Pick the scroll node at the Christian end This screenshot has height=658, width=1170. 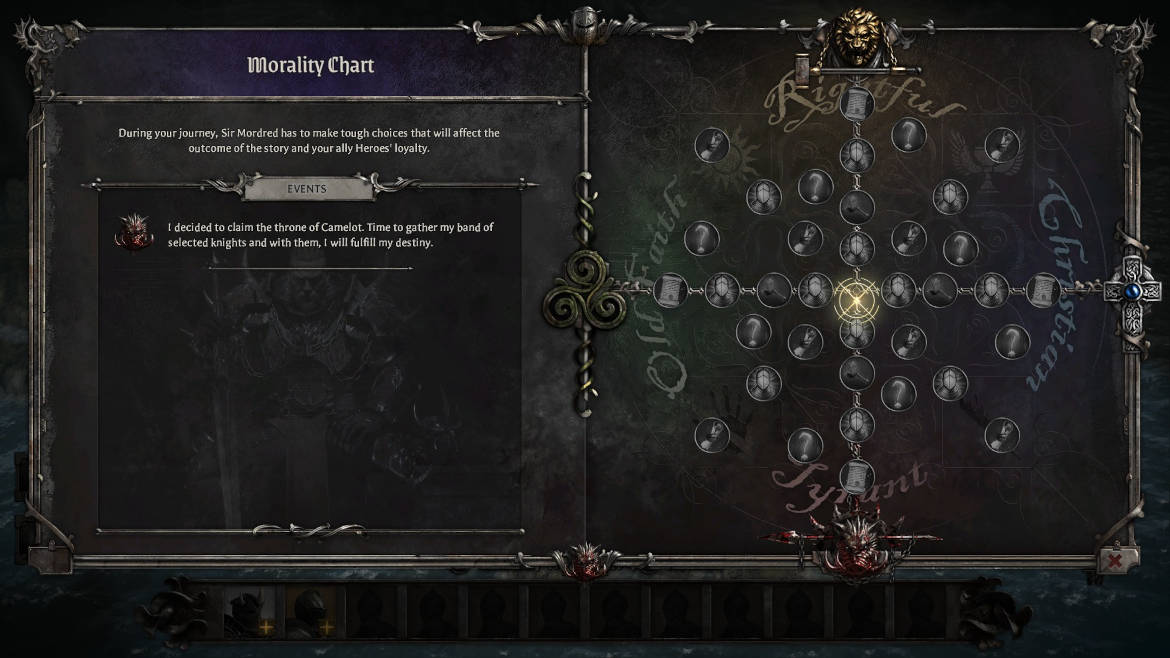[x=1043, y=291]
